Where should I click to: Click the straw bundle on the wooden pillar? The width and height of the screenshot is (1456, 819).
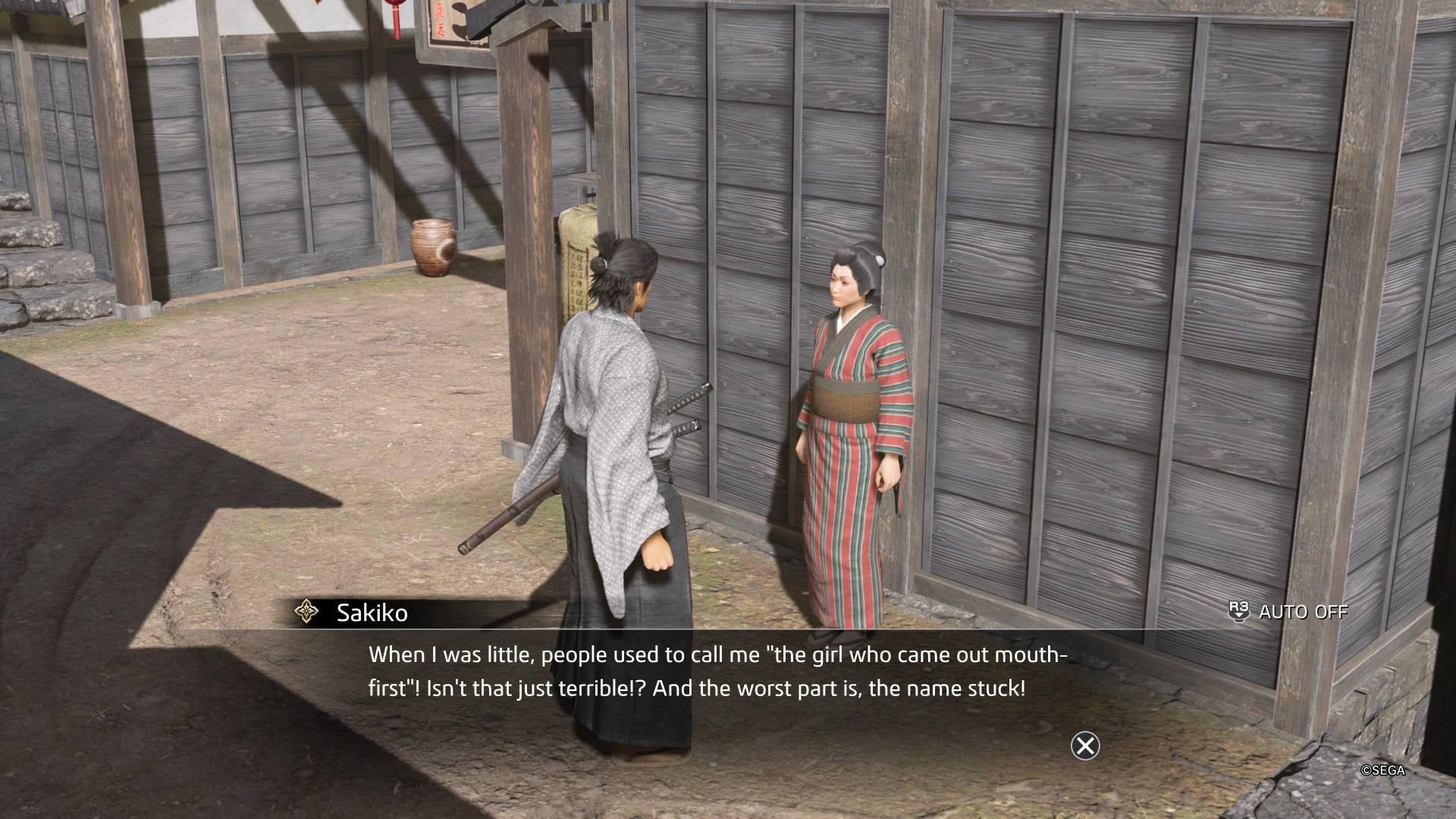click(x=579, y=243)
